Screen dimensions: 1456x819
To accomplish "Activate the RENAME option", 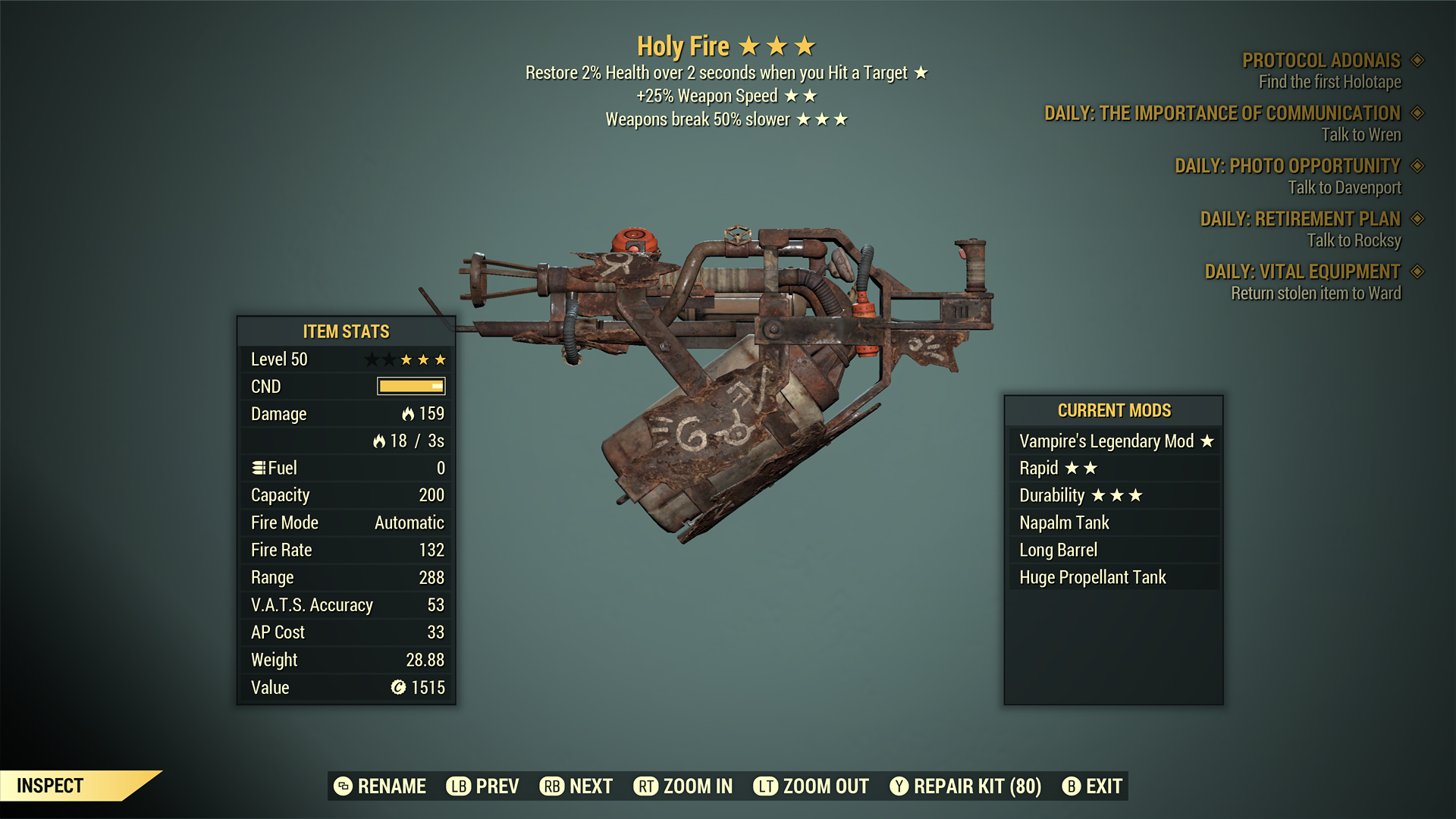I will 392,786.
